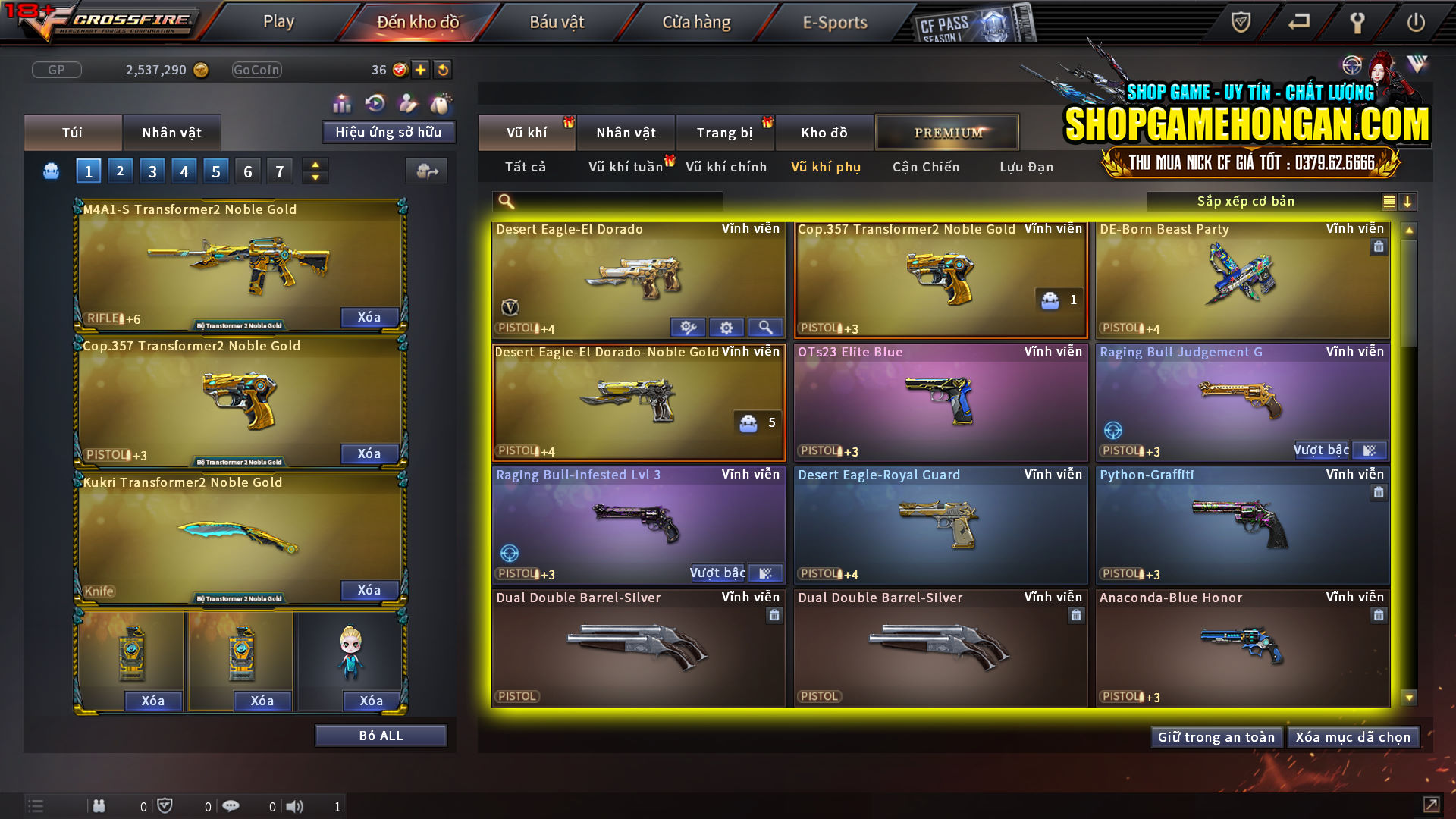Inspect Desert Eagle-El Dorado with the magnifier icon
The width and height of the screenshot is (1456, 819).
point(765,327)
